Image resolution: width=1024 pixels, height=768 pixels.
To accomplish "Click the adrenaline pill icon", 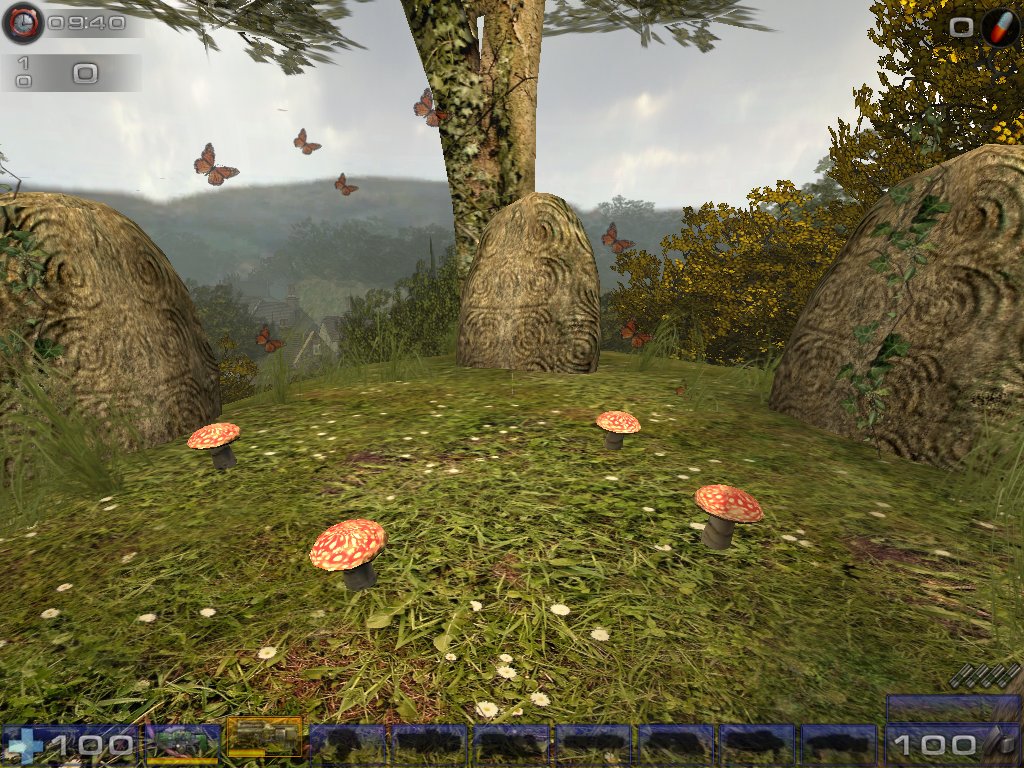I will 999,27.
